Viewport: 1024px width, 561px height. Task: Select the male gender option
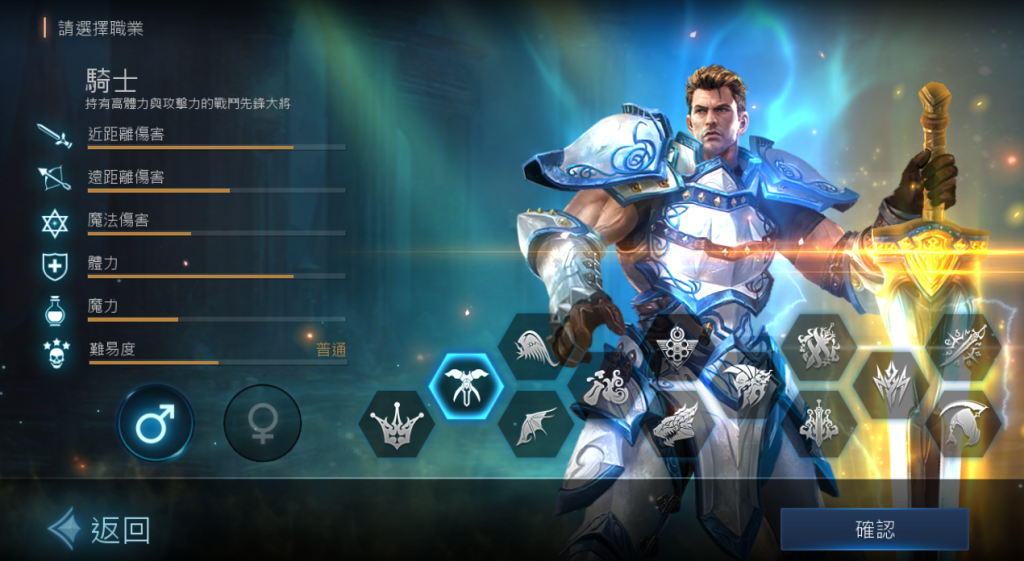[x=155, y=424]
